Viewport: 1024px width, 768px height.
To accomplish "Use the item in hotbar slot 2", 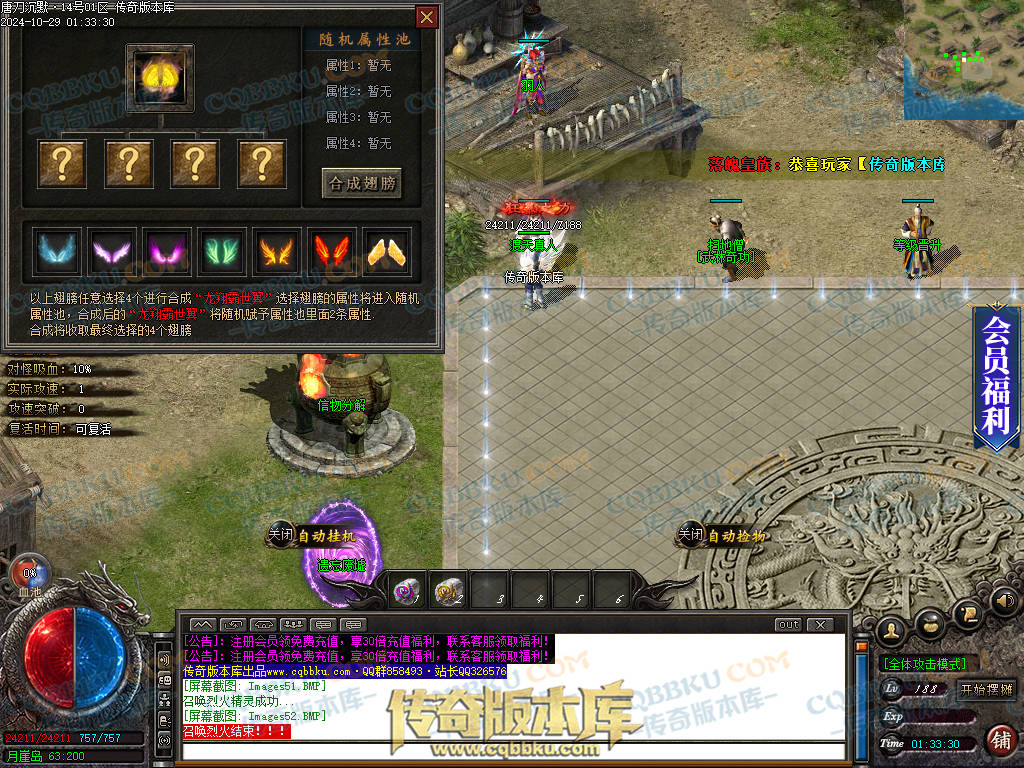I will 449,593.
